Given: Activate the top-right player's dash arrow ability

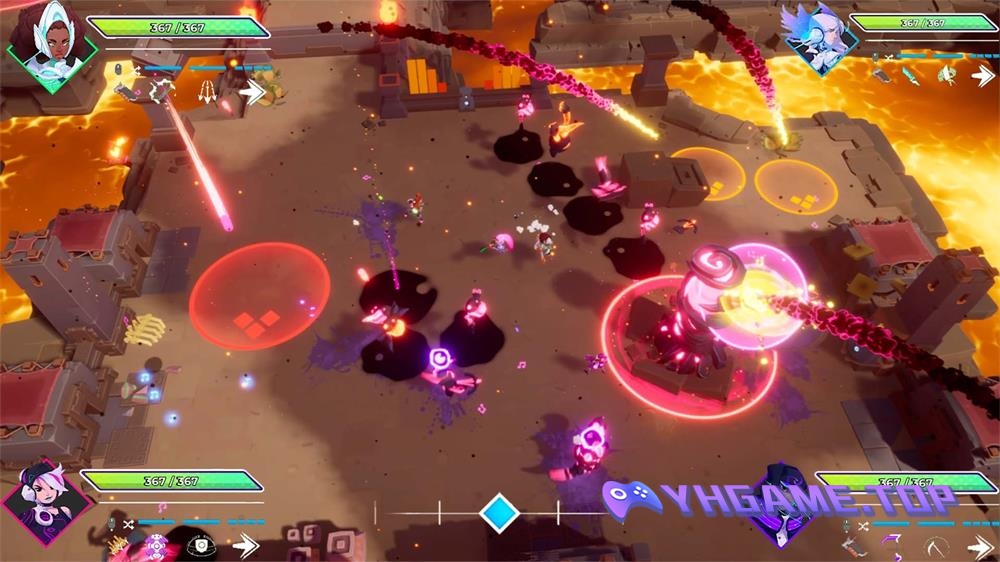Looking at the screenshot, I should click(982, 75).
